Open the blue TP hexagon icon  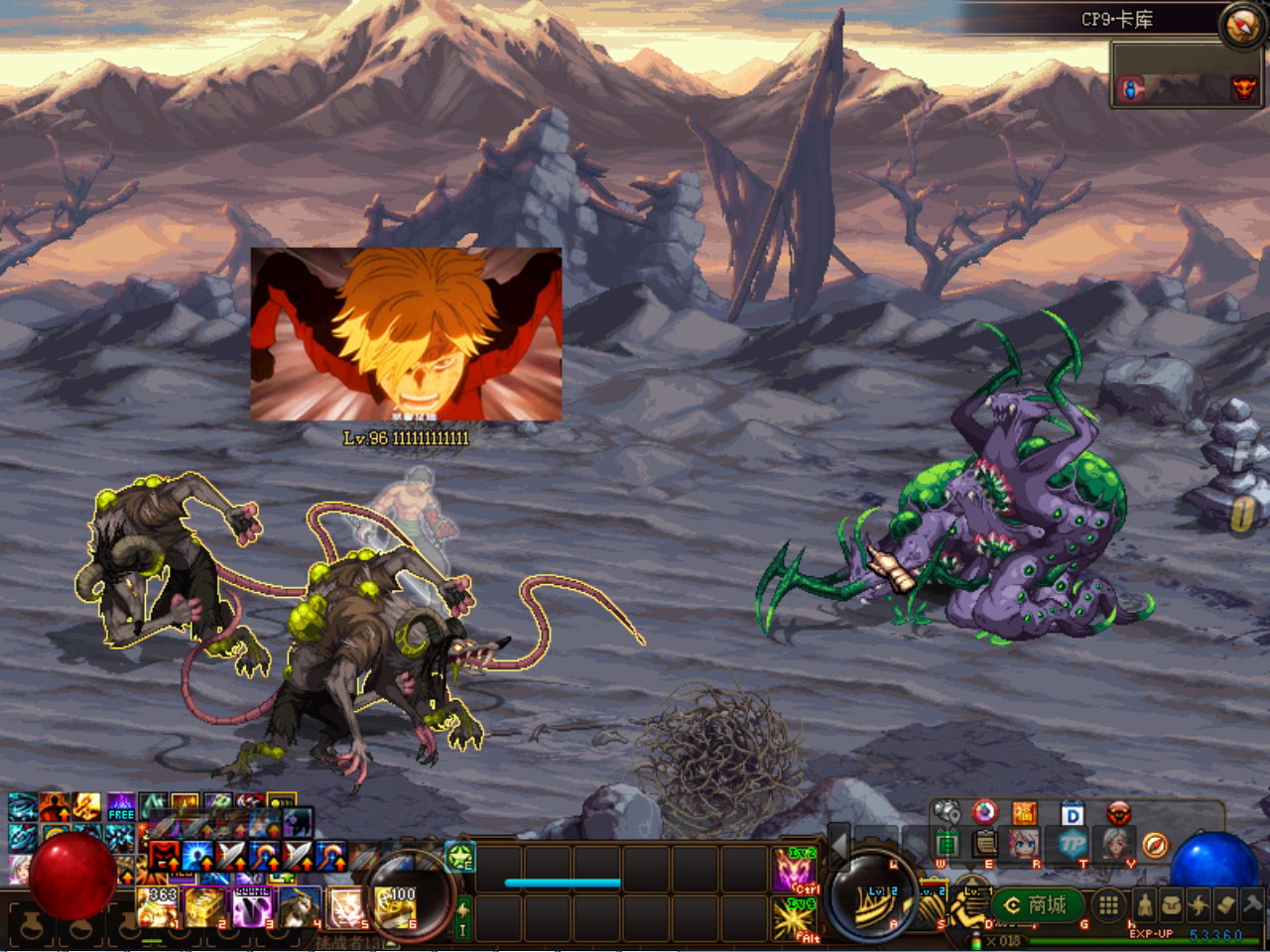1072,844
